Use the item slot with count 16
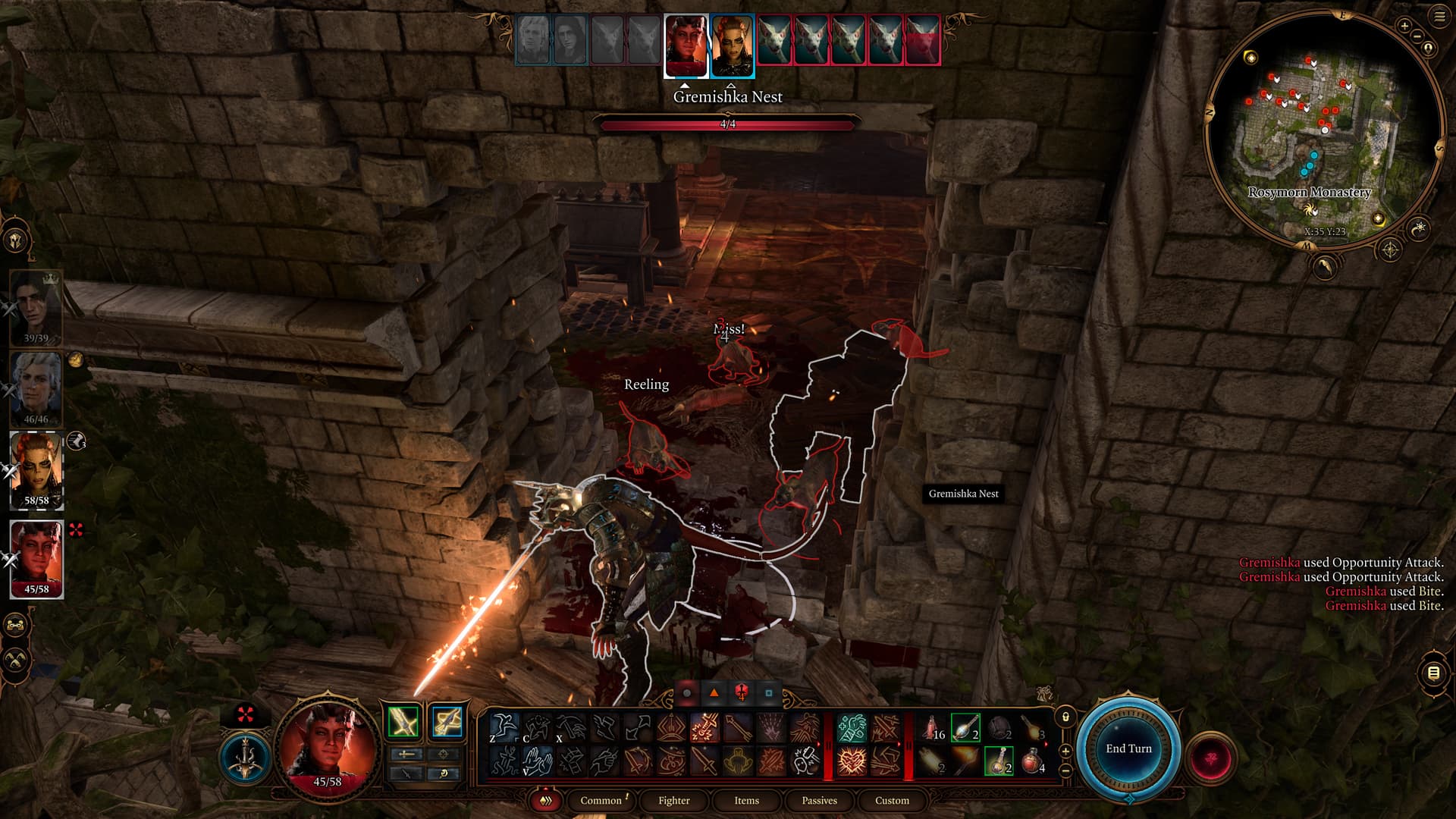Viewport: 1456px width, 819px height. (933, 728)
